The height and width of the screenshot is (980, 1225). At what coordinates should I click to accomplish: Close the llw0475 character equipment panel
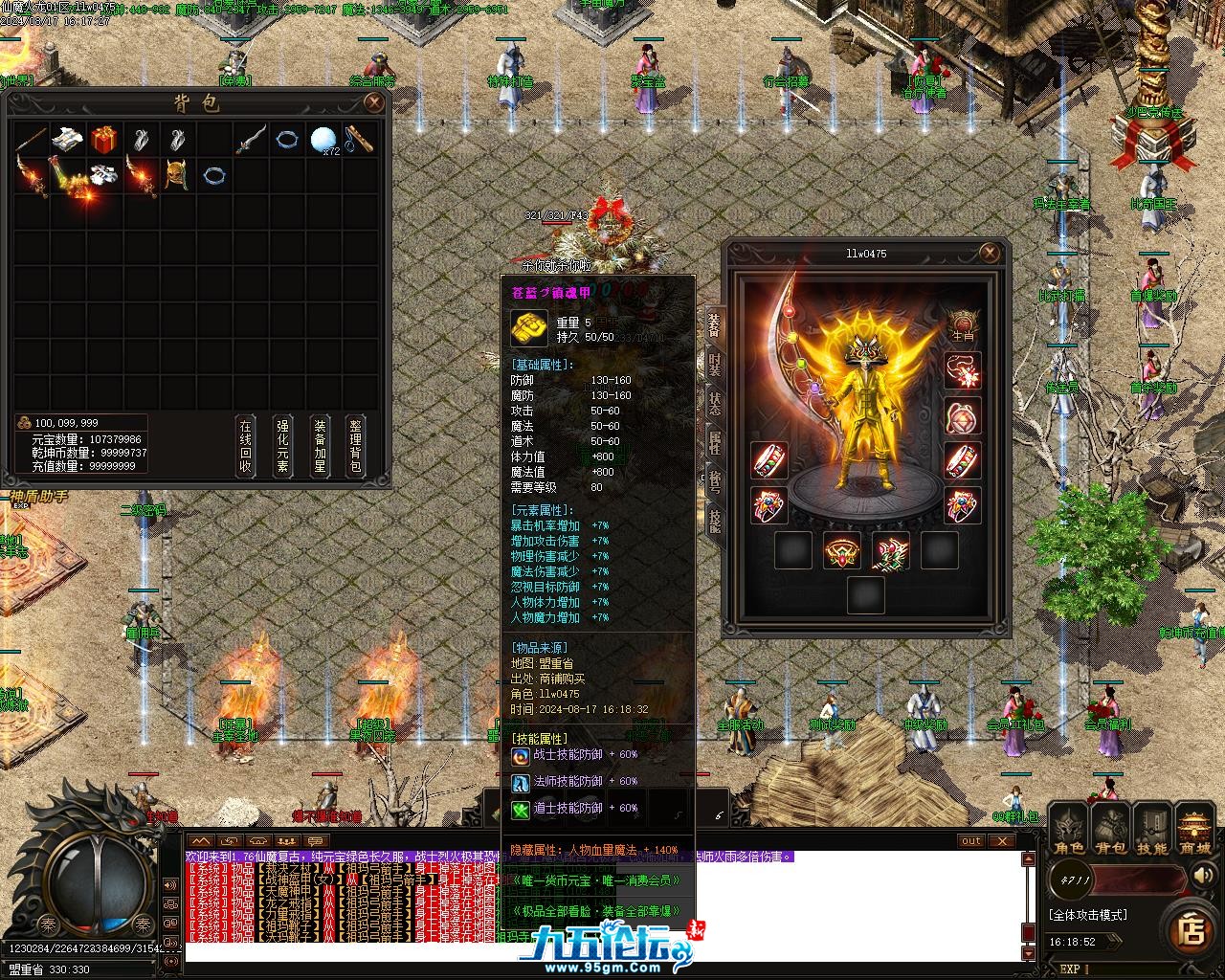coord(990,253)
